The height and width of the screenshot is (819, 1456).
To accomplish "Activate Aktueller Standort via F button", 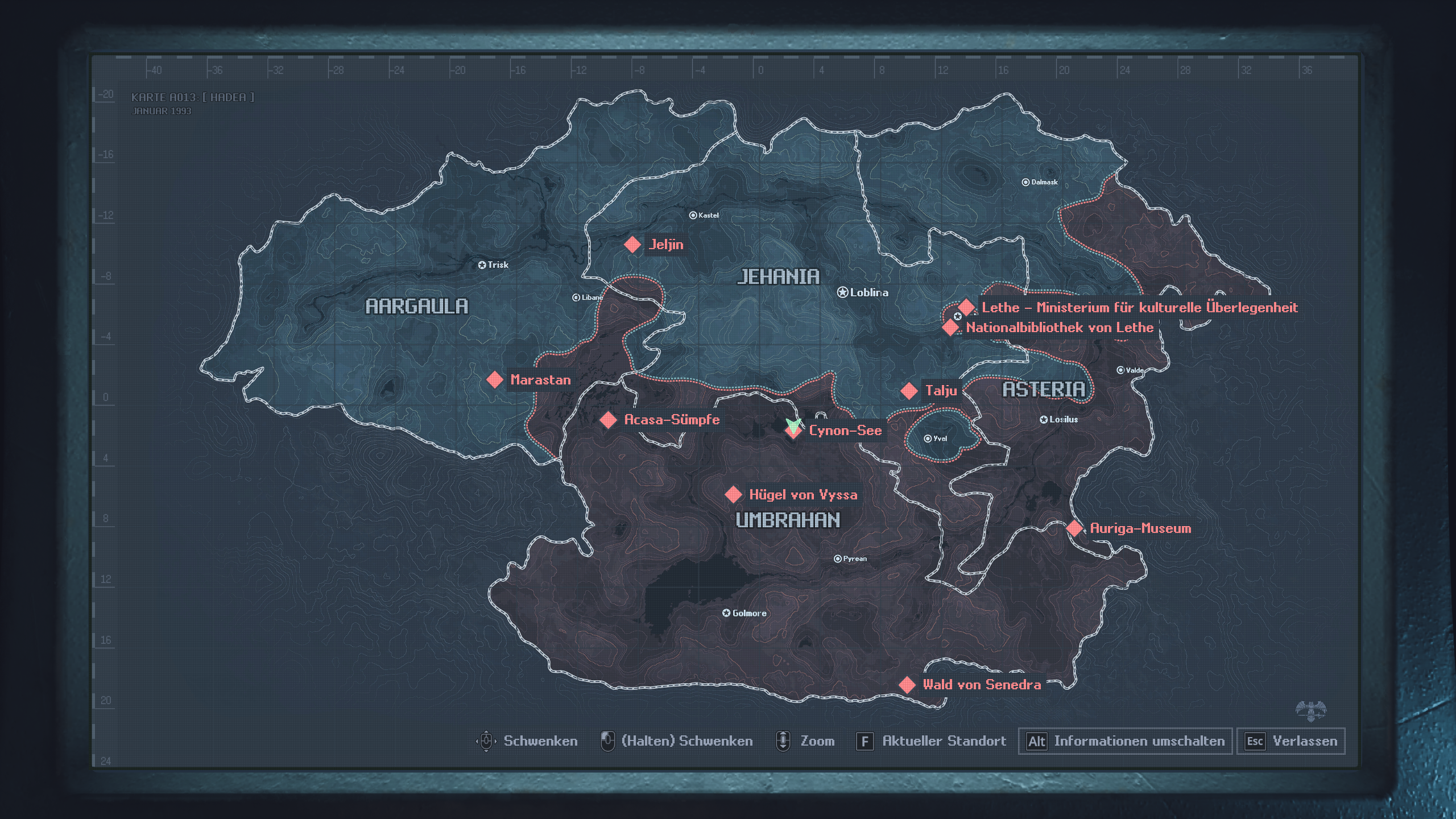I will pyautogui.click(x=865, y=741).
